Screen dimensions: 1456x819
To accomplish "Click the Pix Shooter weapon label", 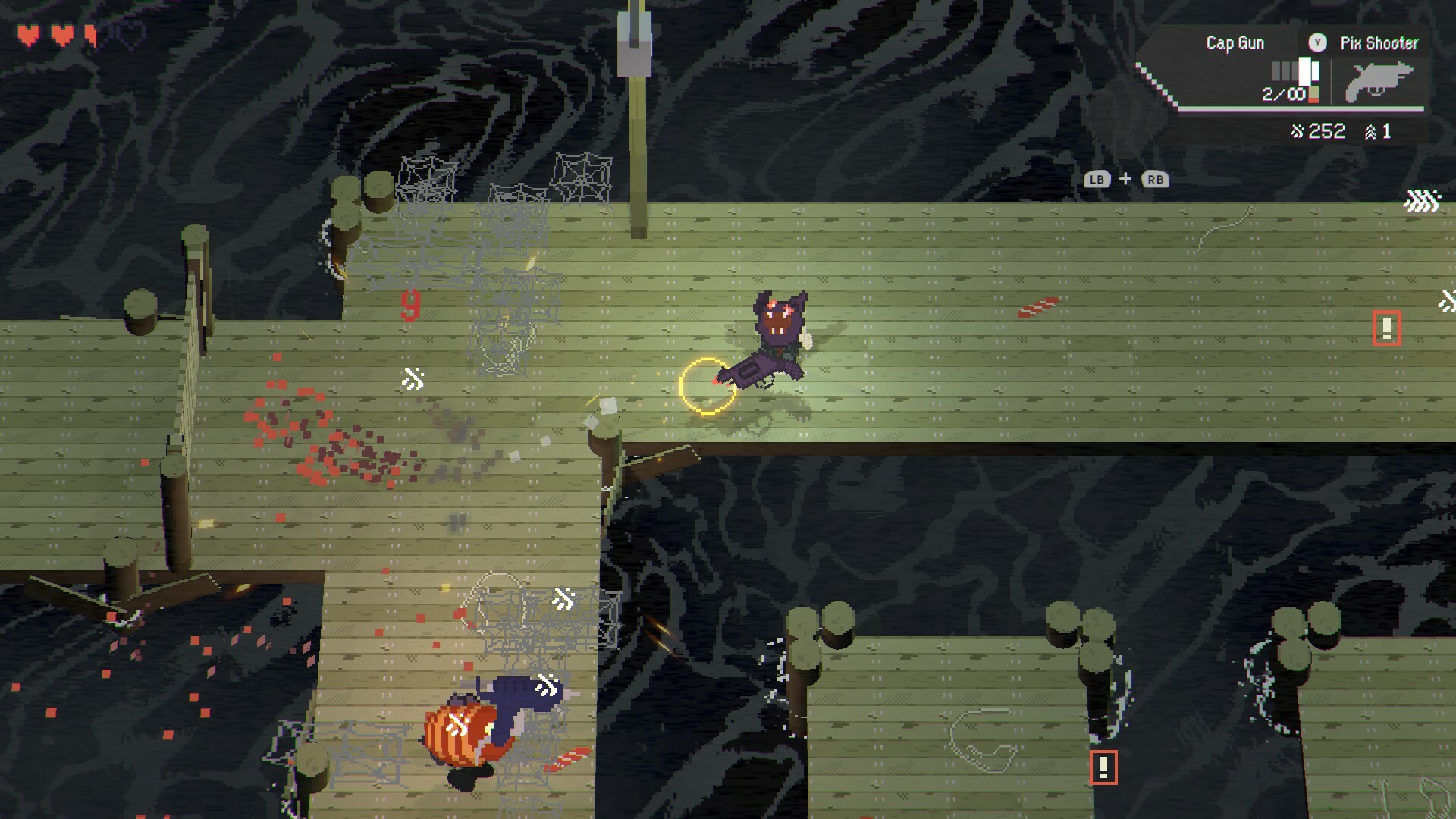I will pos(1380,43).
